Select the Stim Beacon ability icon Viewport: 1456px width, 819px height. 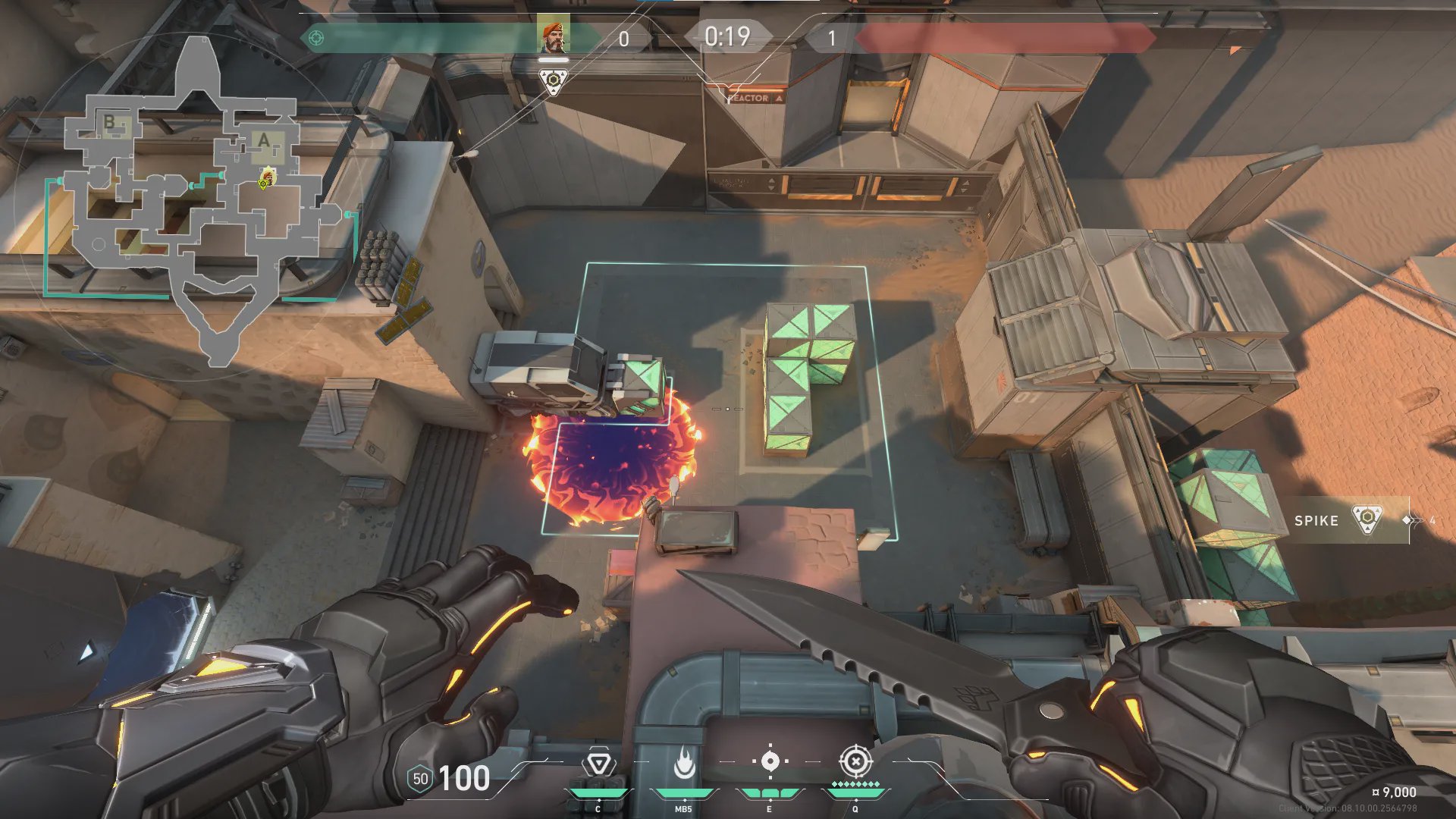[598, 764]
